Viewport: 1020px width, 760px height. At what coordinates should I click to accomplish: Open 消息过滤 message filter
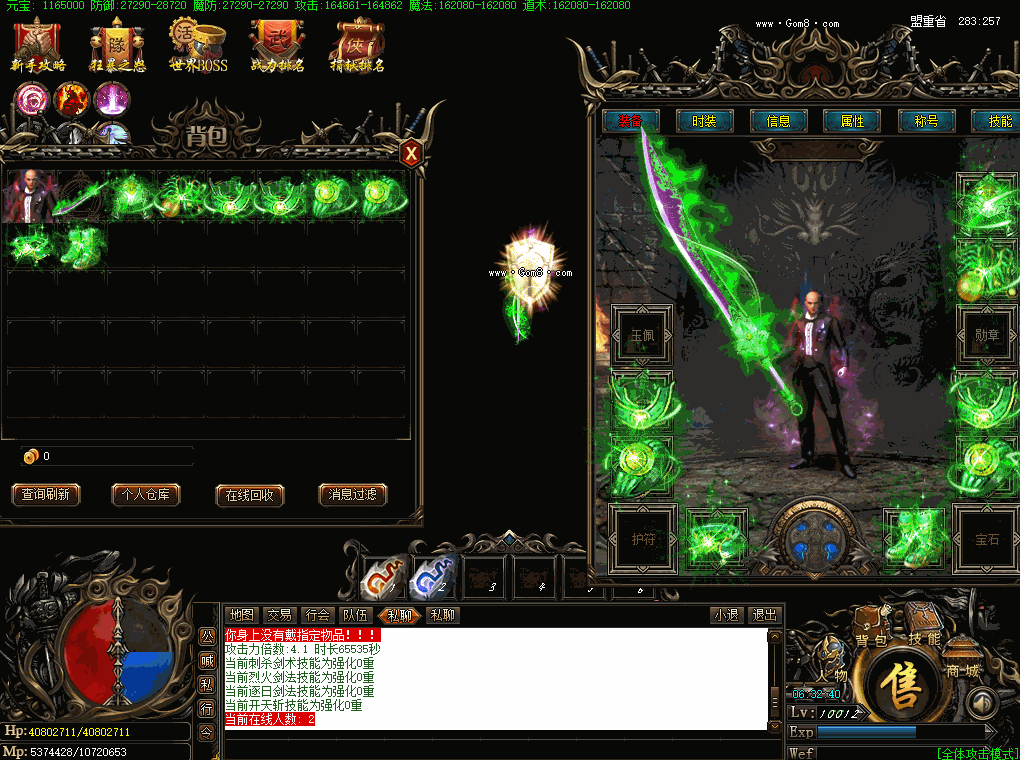pos(353,495)
